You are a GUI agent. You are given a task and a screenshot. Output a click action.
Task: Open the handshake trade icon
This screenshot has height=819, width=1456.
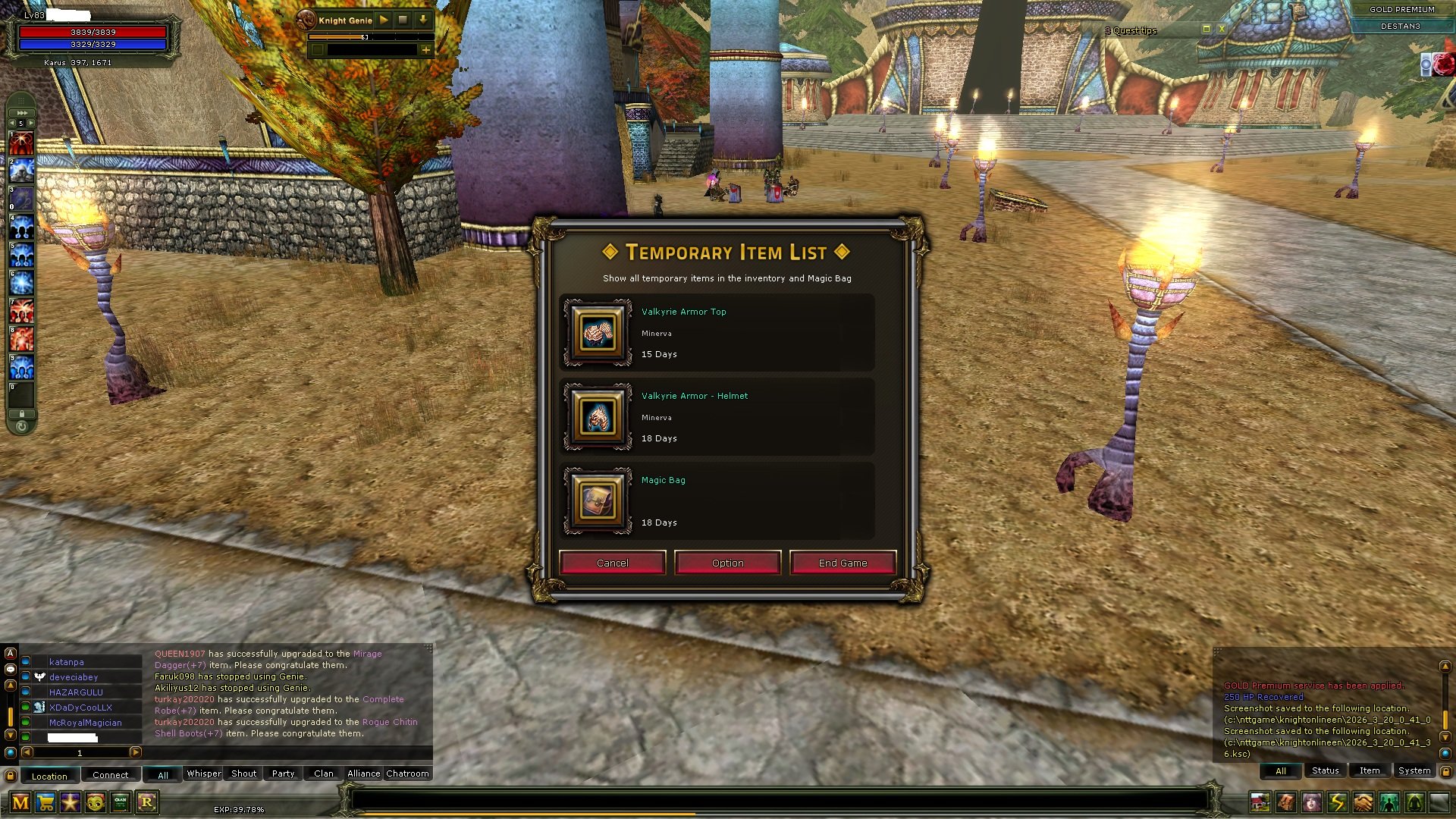[1363, 802]
